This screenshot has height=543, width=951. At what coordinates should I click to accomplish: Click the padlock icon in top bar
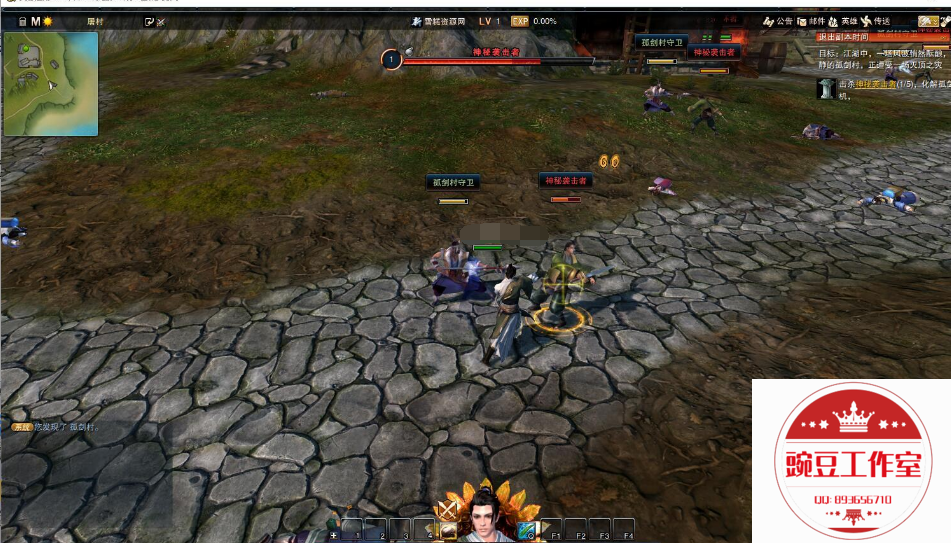point(21,21)
